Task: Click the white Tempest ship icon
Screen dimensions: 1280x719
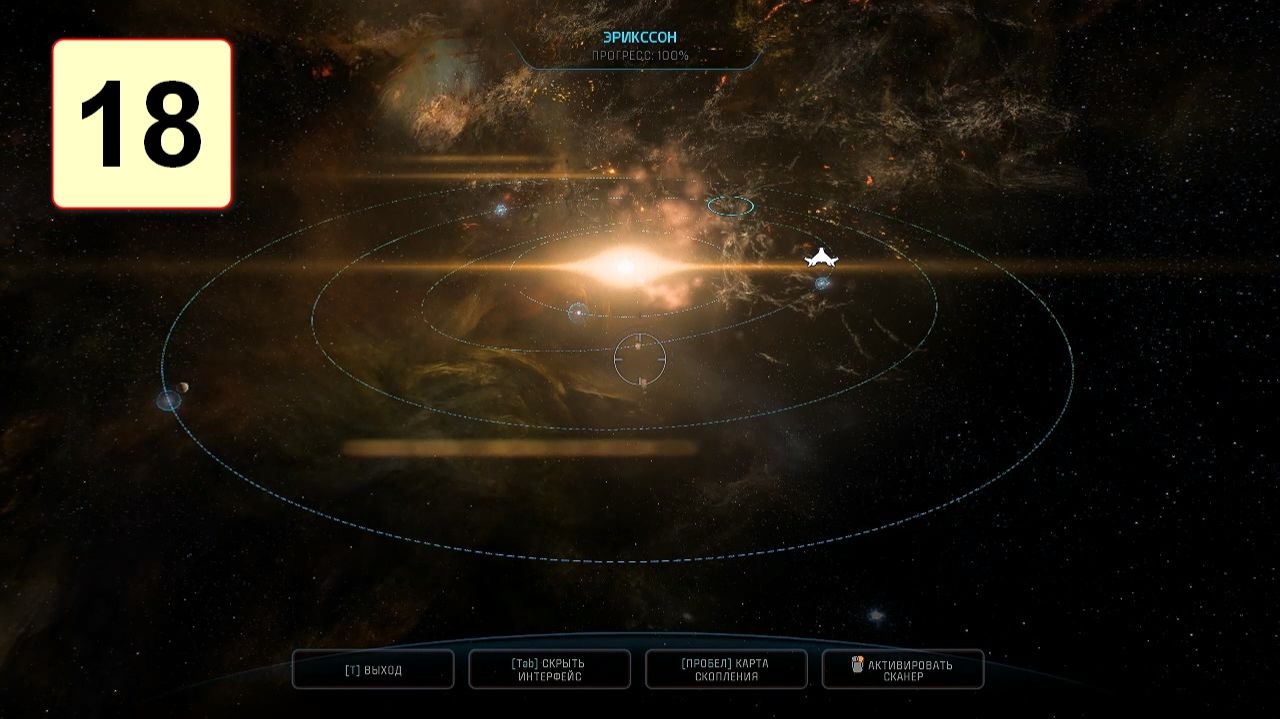Action: pos(821,258)
